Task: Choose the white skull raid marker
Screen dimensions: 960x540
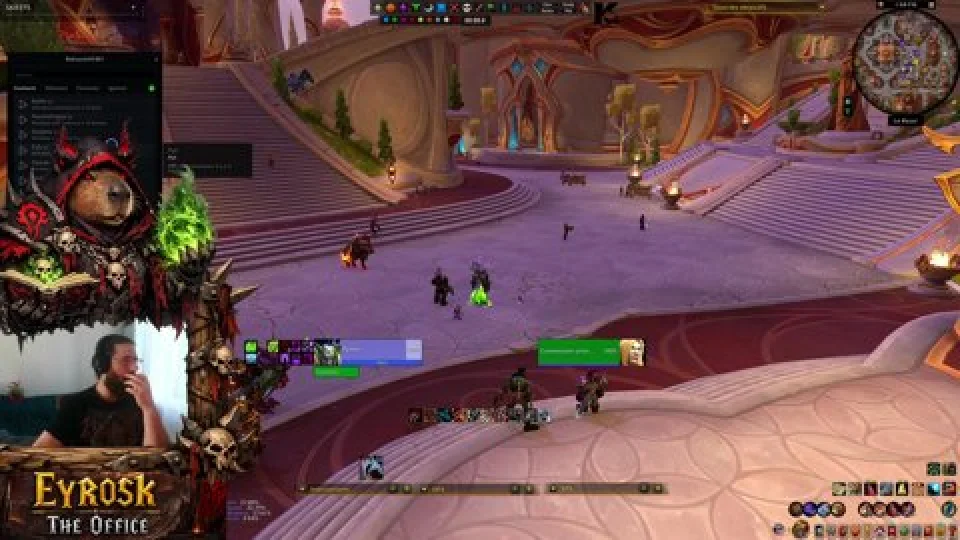Action: [466, 8]
